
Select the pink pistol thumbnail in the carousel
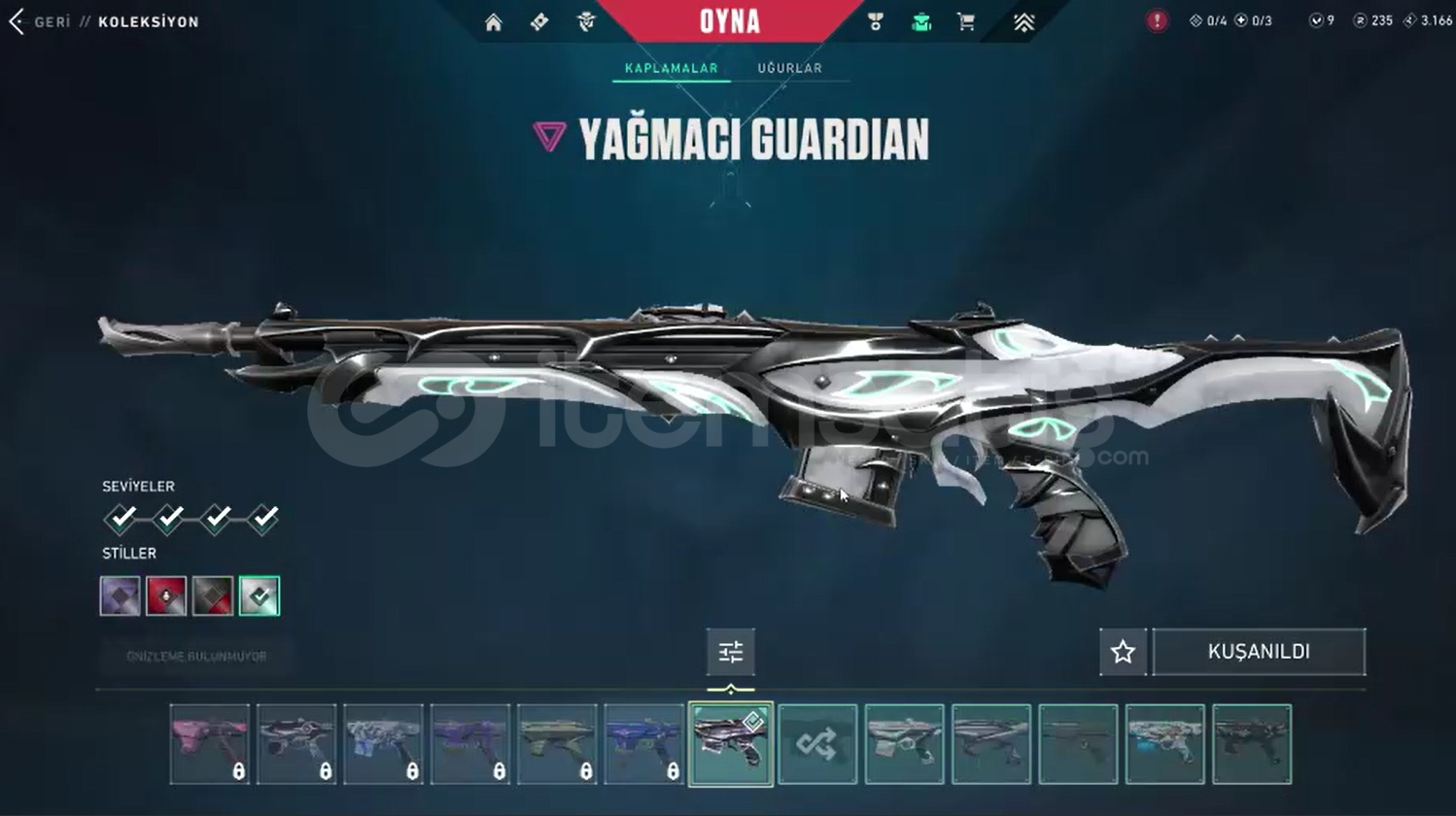coord(211,743)
